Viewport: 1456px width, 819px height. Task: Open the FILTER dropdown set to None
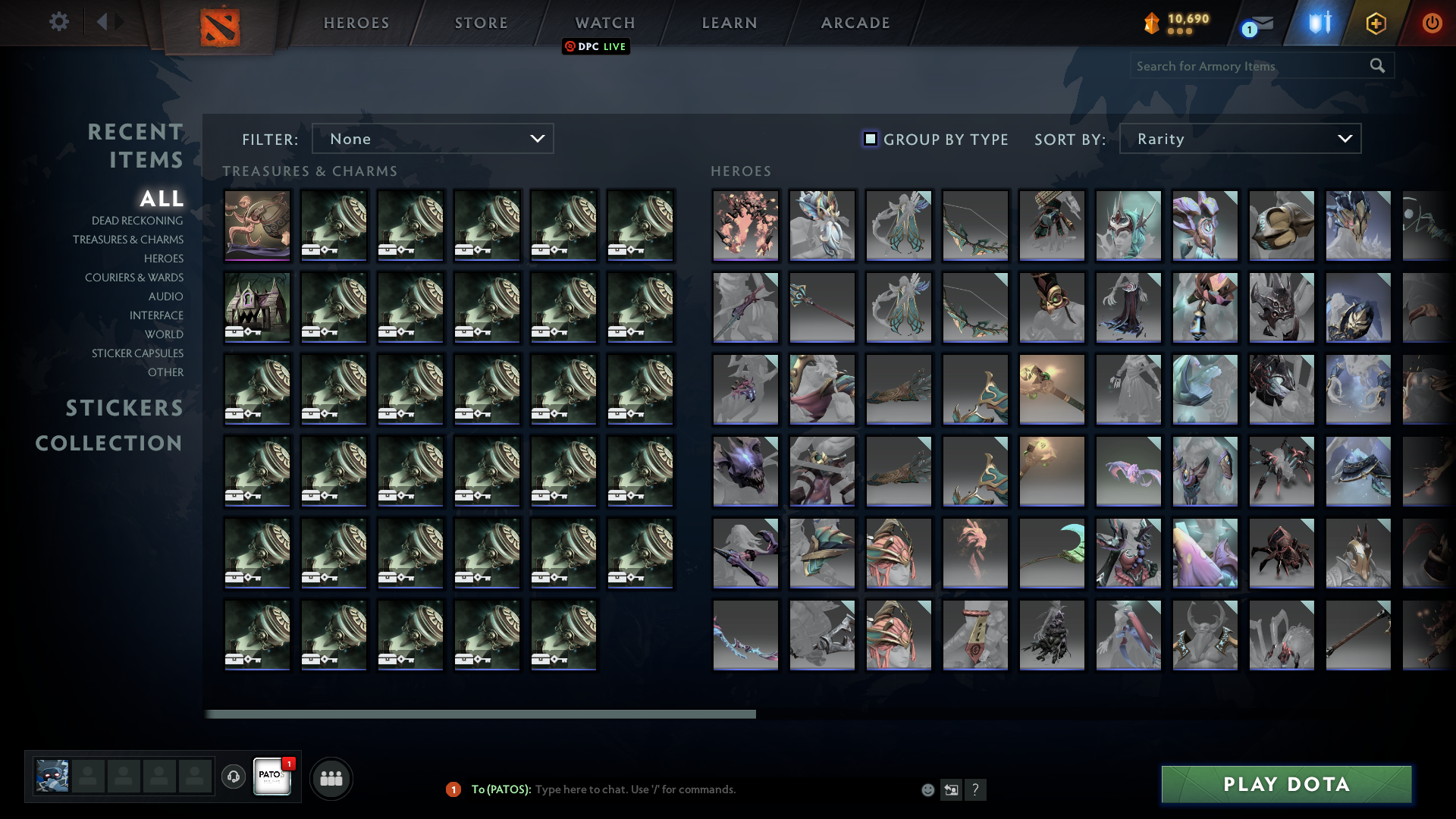[432, 139]
